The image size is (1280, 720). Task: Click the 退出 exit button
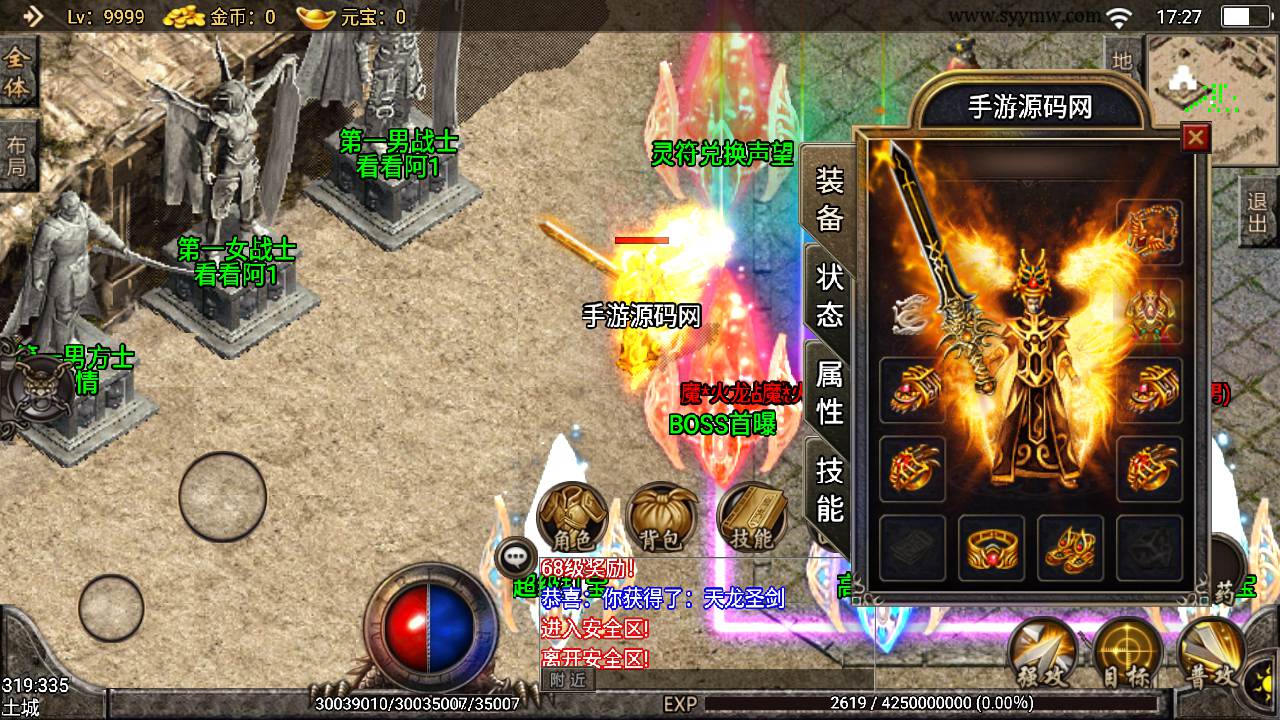[x=1258, y=212]
